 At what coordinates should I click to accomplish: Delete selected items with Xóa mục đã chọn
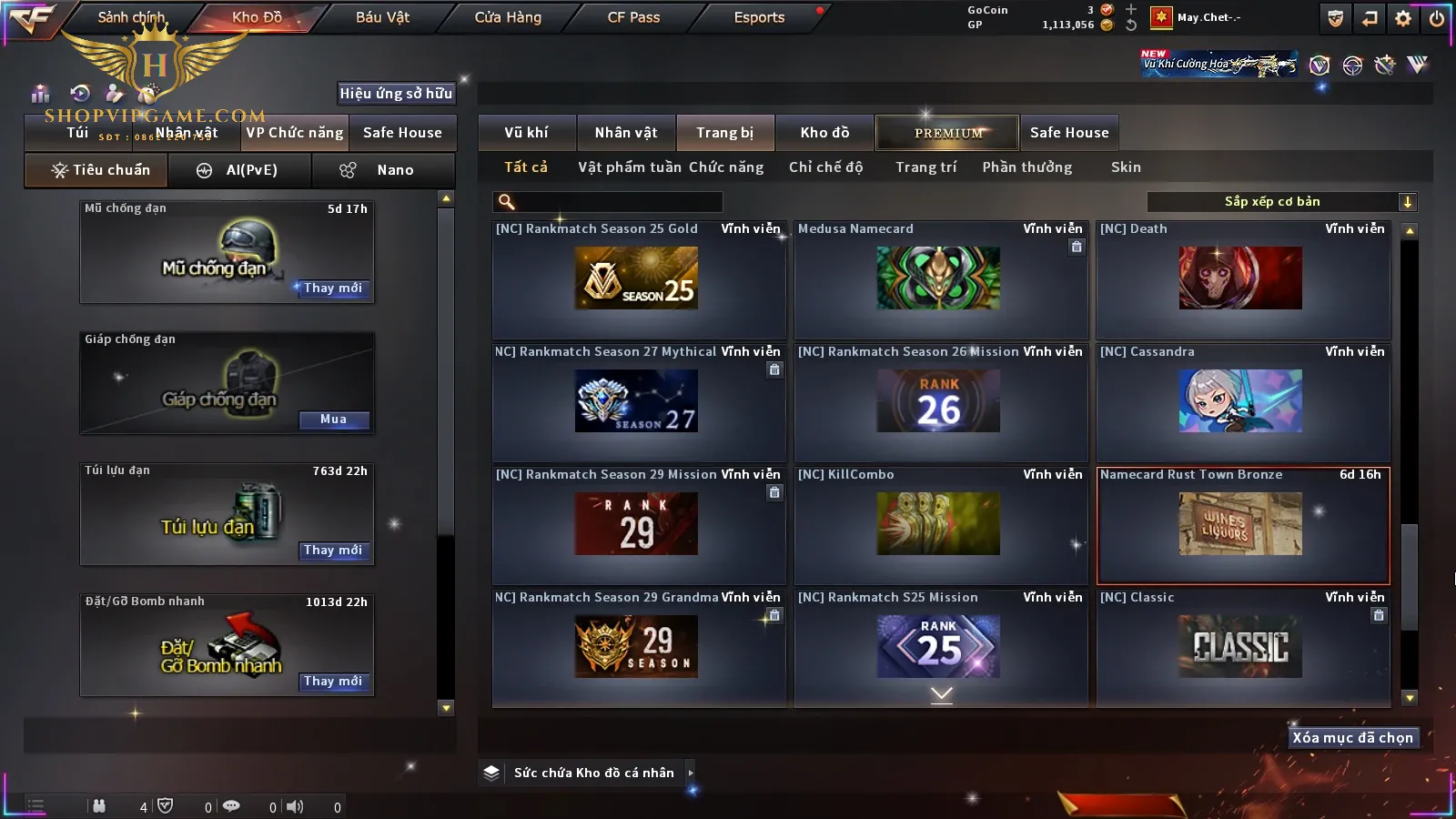click(1352, 738)
